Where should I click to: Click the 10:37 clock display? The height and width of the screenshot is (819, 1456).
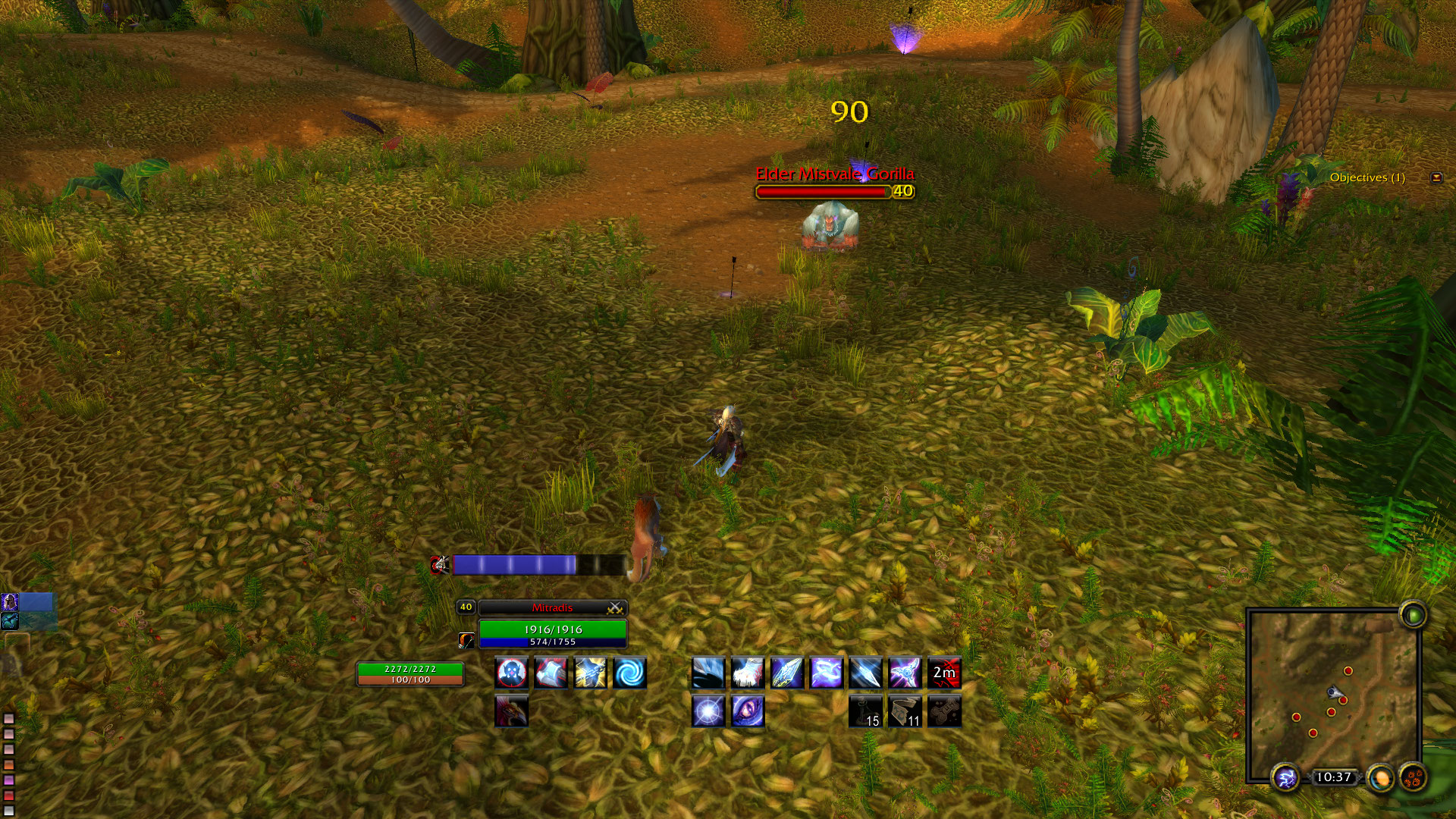point(1334,776)
